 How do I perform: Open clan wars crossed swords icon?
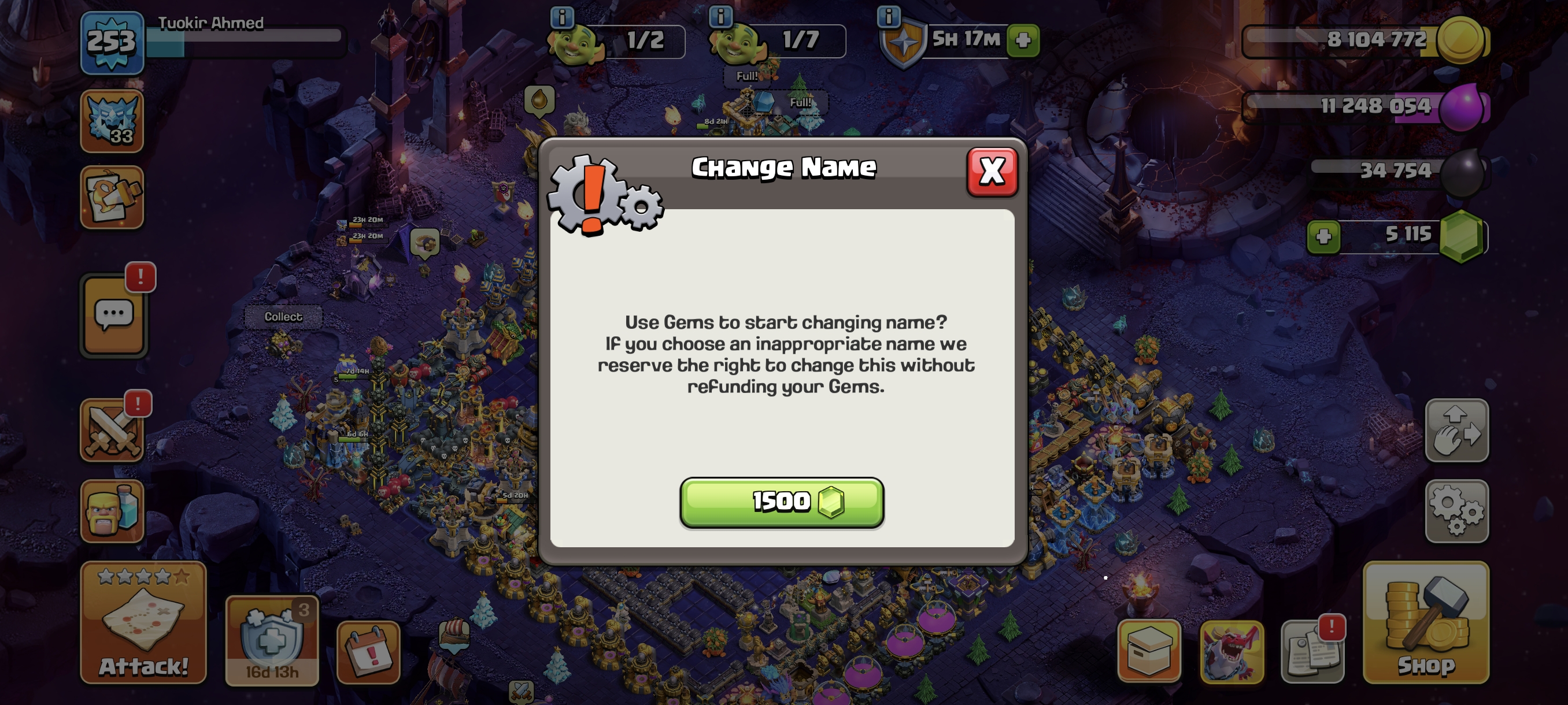click(112, 431)
